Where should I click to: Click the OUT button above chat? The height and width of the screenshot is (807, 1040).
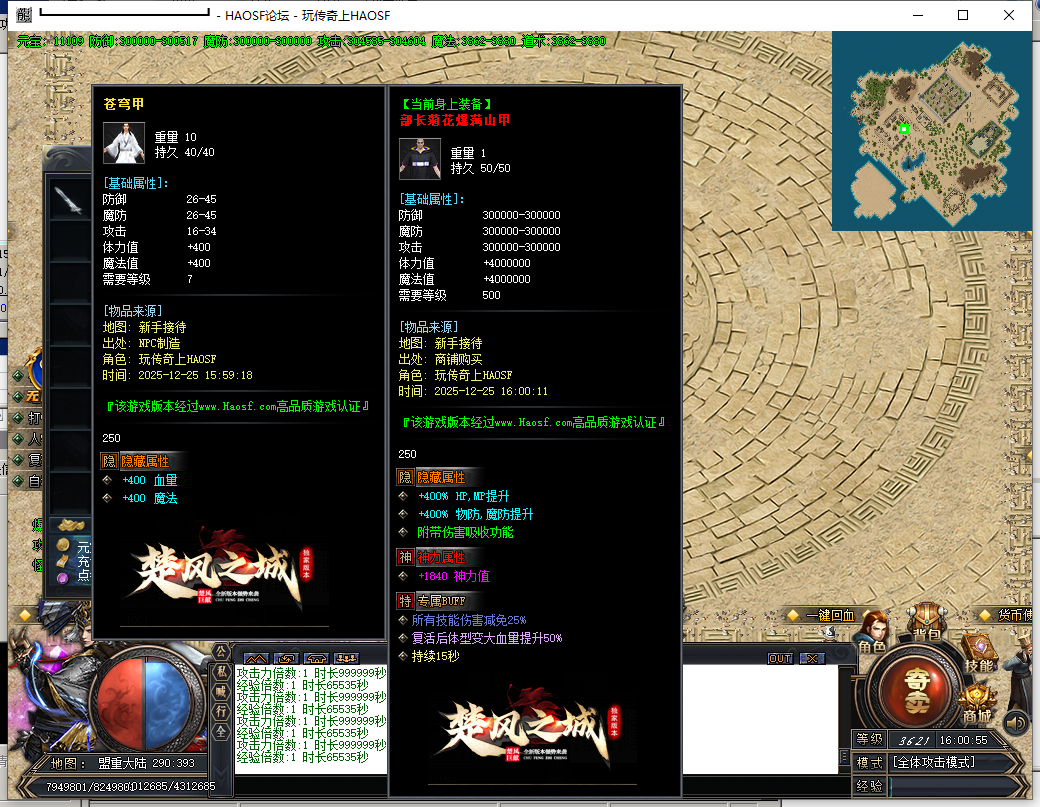780,658
